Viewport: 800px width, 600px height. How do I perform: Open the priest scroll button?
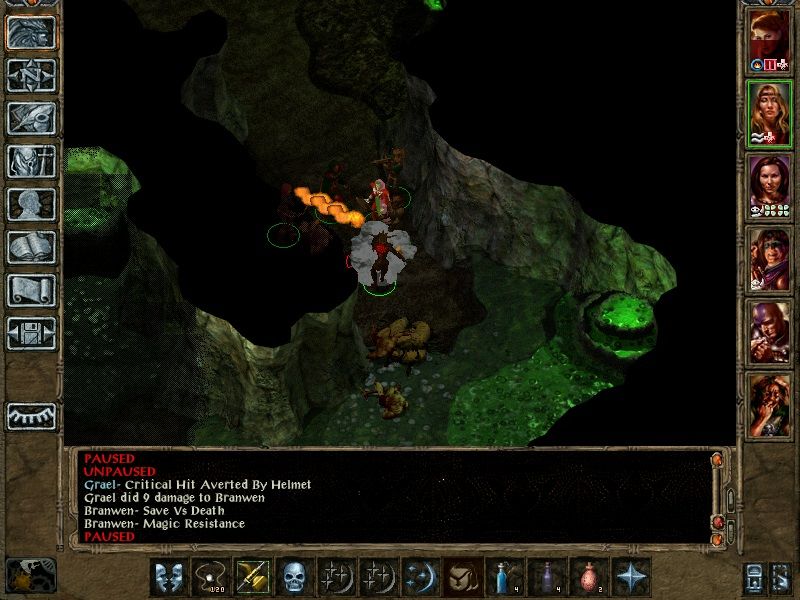click(x=31, y=290)
